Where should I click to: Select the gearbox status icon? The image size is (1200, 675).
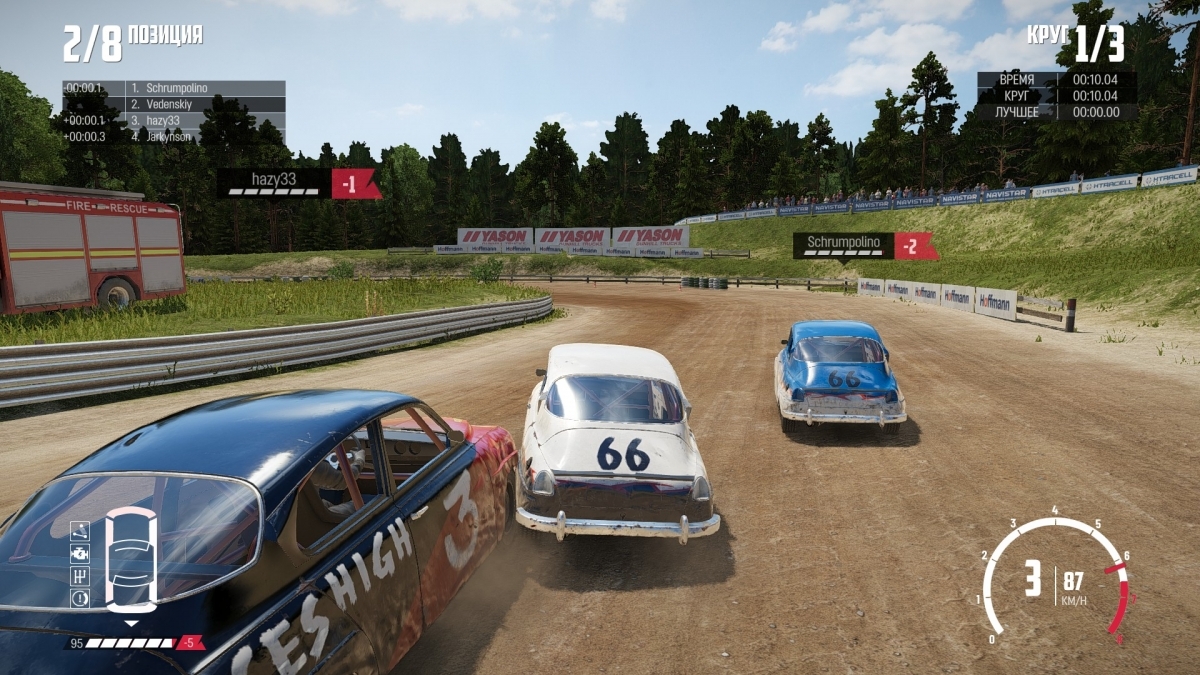point(80,576)
